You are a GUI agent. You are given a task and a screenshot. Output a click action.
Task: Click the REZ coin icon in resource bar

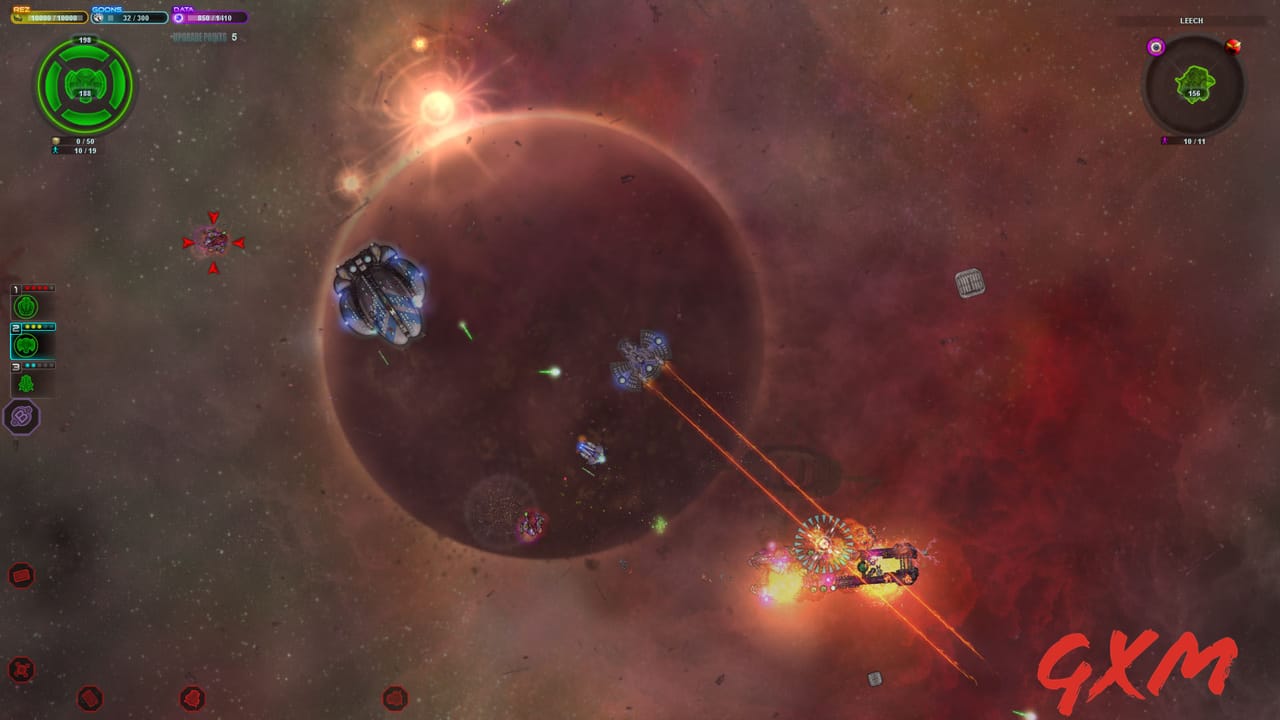point(18,17)
